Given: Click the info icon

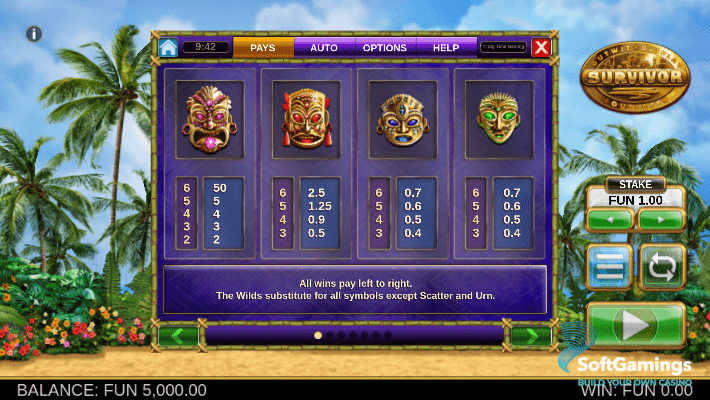Looking at the screenshot, I should click(x=33, y=34).
